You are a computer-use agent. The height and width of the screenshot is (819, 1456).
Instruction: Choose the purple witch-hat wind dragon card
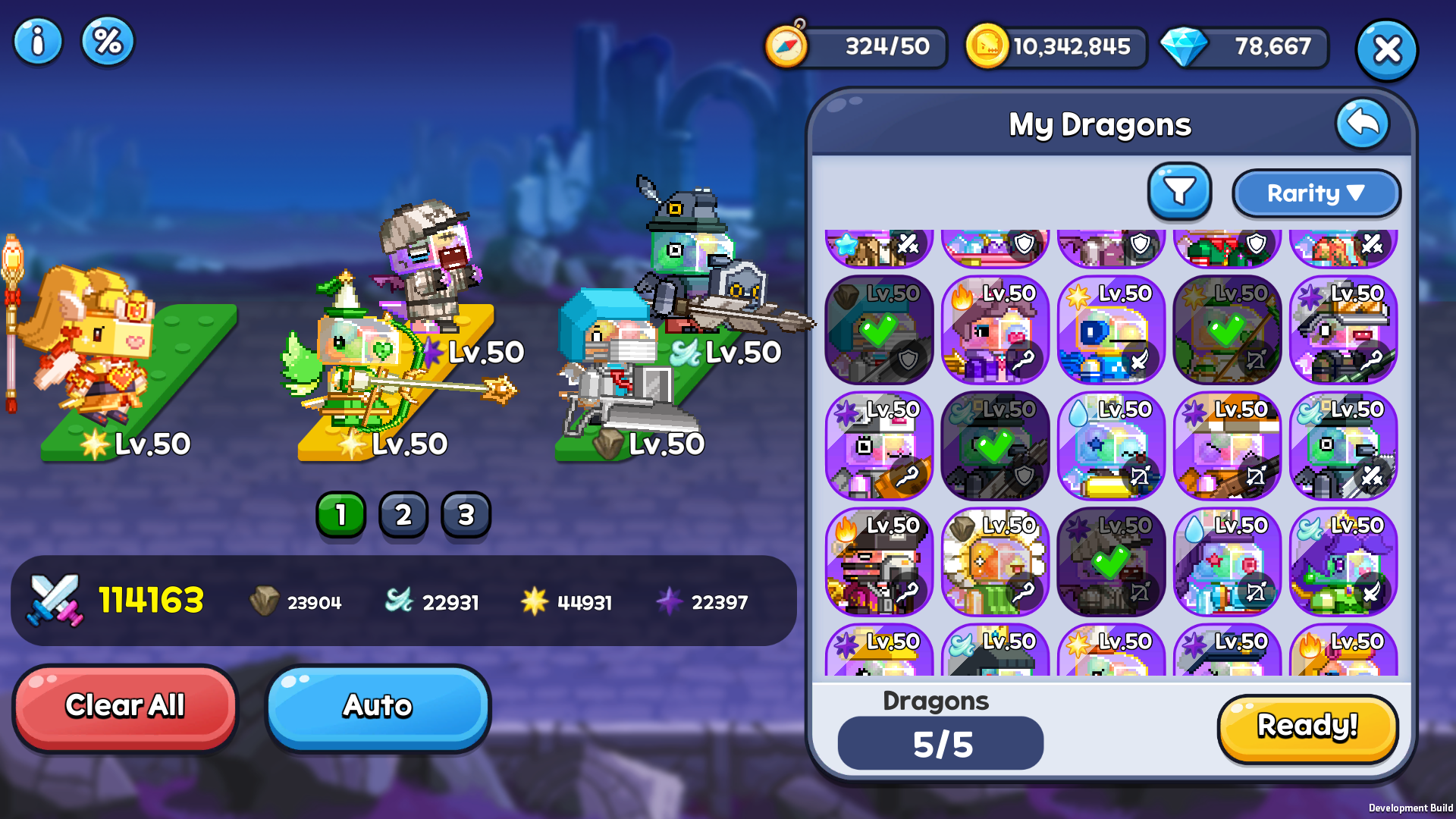pos(1343,562)
